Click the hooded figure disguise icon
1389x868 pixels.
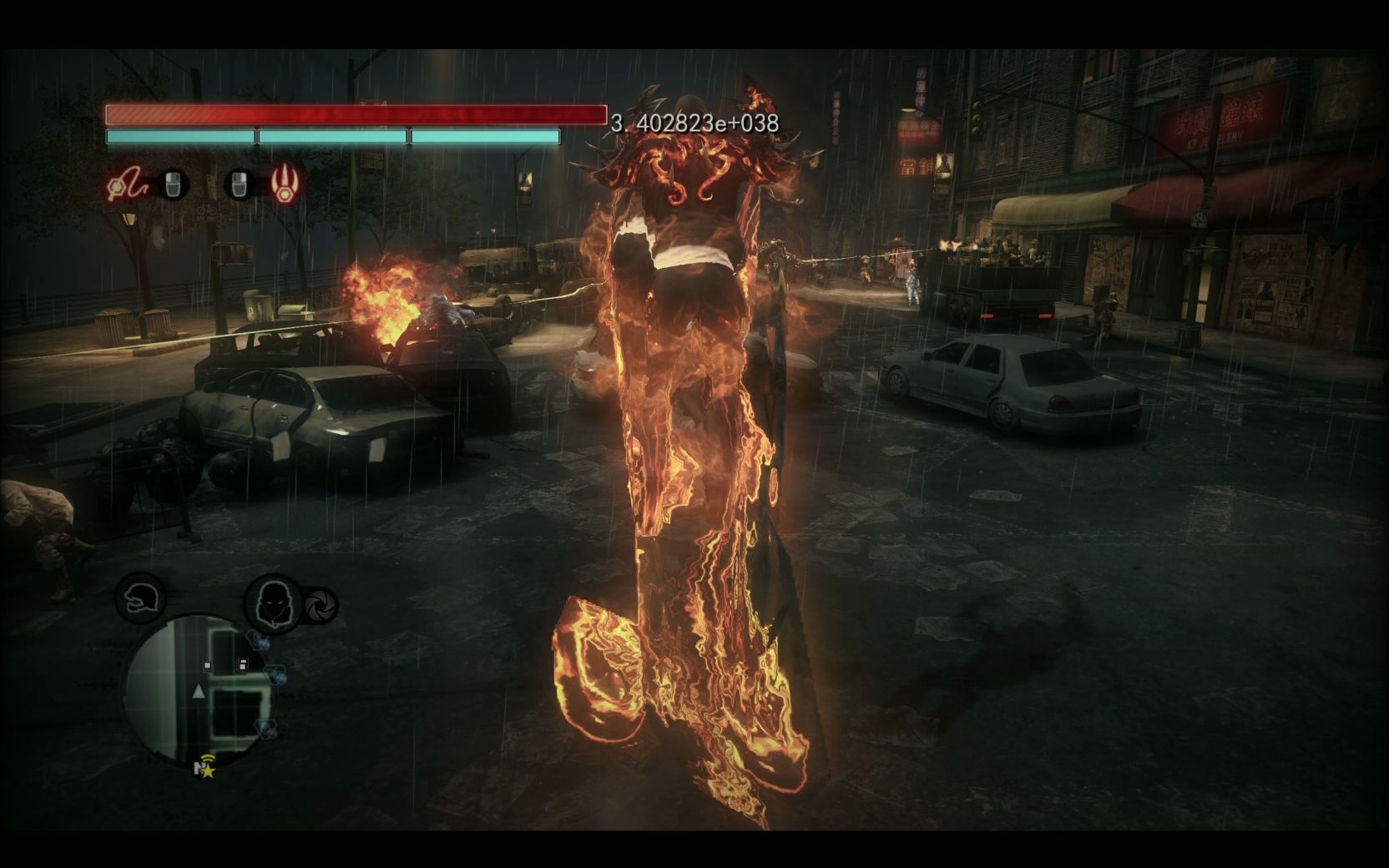click(272, 603)
